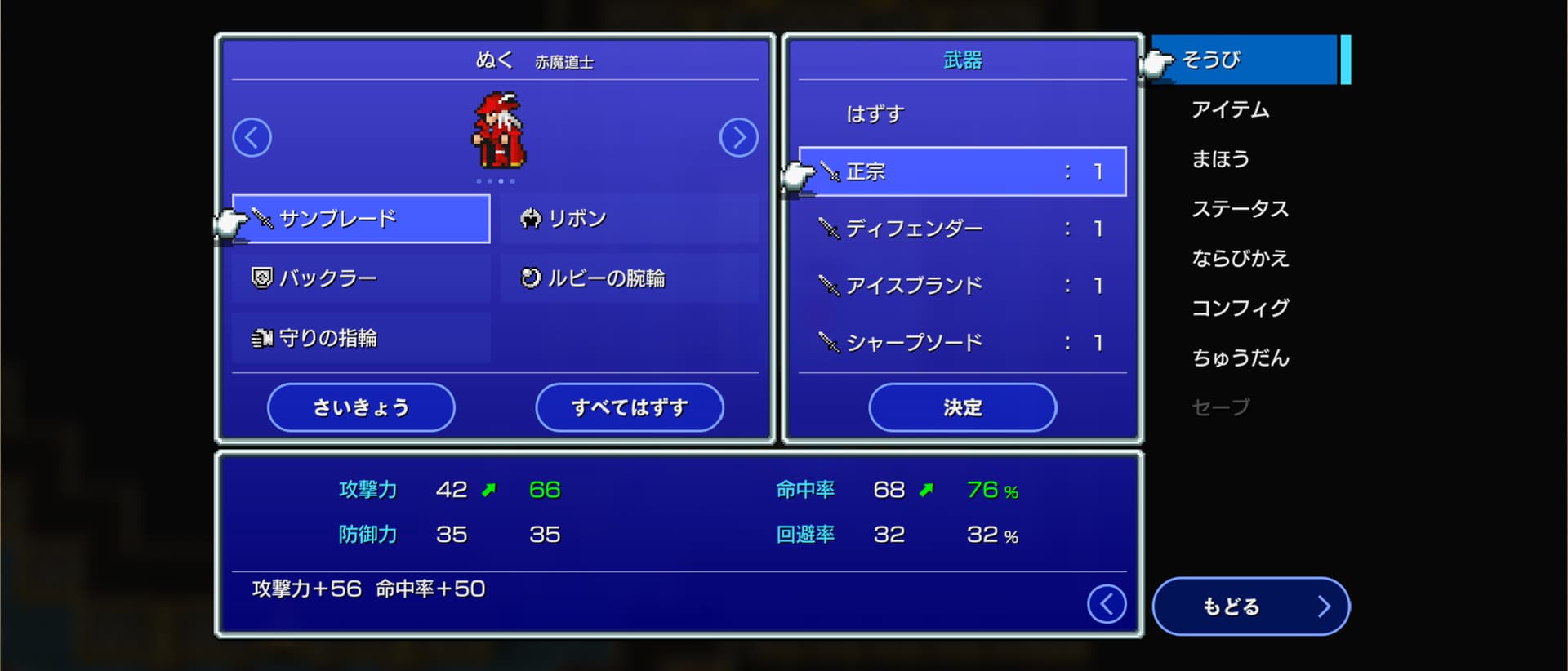Choose 正宗 from the weapon list
Screen dimensions: 1568x671
pyautogui.click(x=962, y=171)
